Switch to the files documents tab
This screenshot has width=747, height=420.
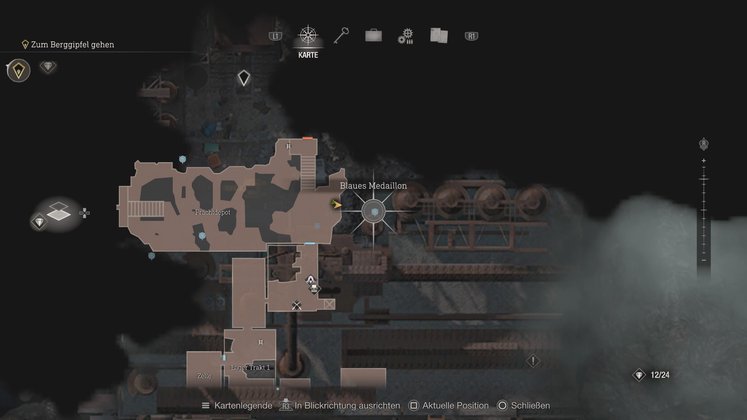point(438,35)
